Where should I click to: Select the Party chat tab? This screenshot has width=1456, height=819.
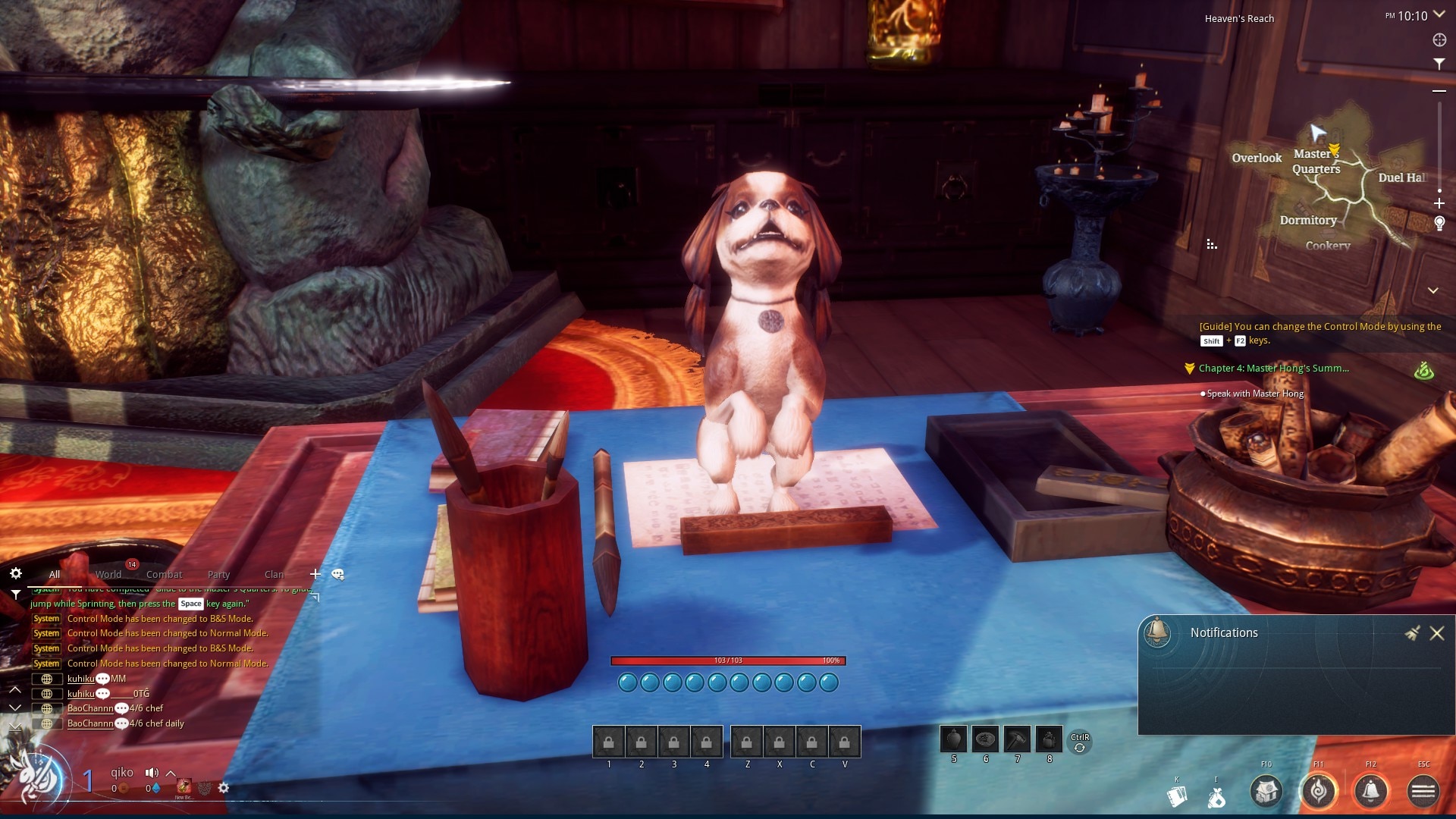218,574
